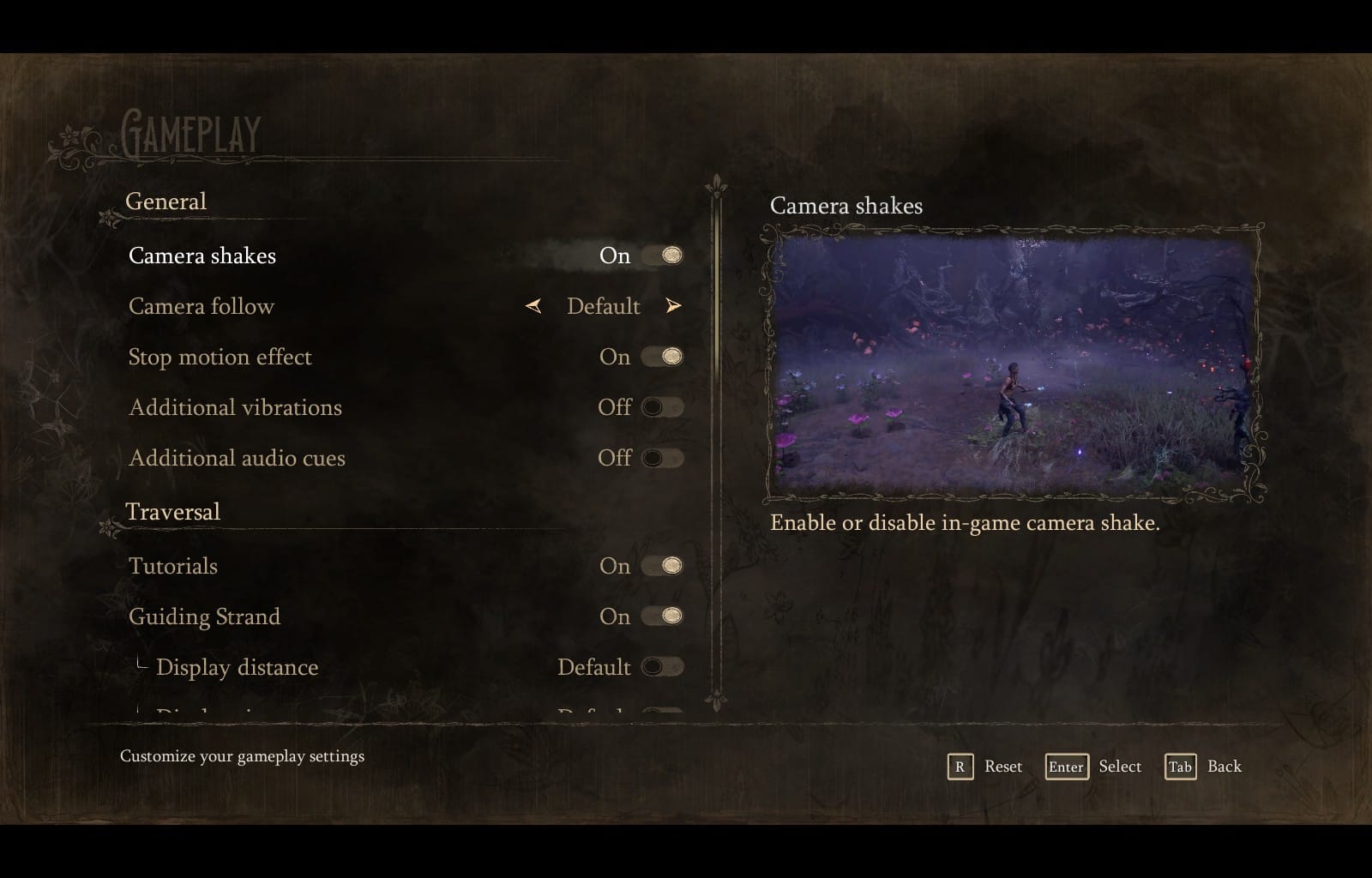Image resolution: width=1372 pixels, height=878 pixels.
Task: Click the Enter key icon near Select
Action: pos(1066,767)
